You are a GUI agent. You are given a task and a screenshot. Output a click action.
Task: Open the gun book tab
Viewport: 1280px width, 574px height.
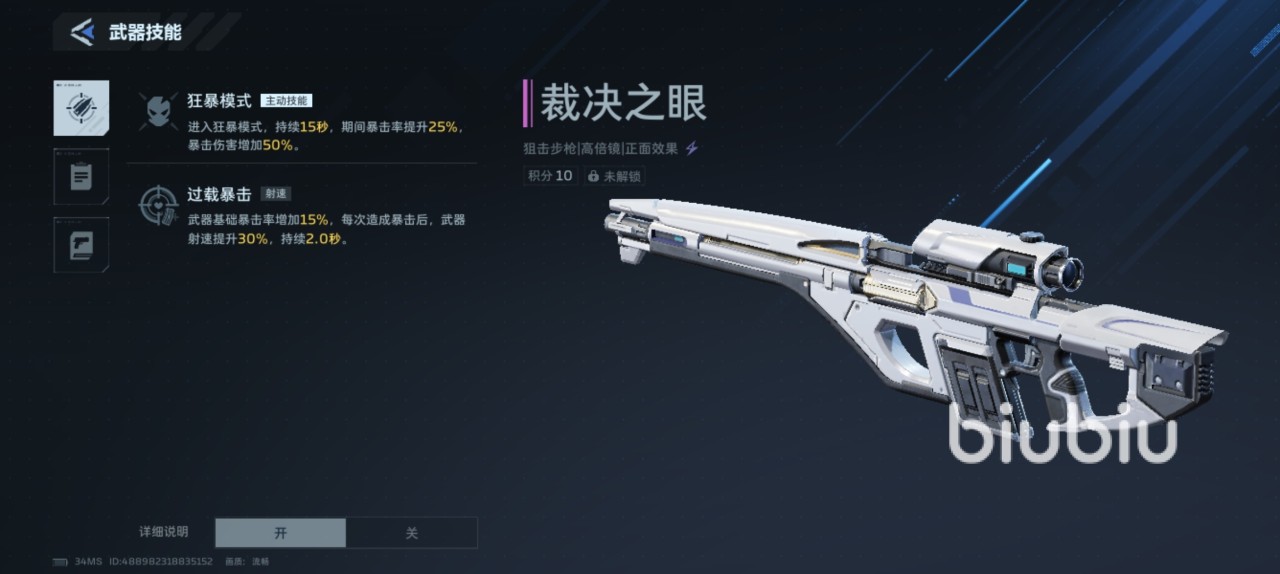pyautogui.click(x=81, y=245)
